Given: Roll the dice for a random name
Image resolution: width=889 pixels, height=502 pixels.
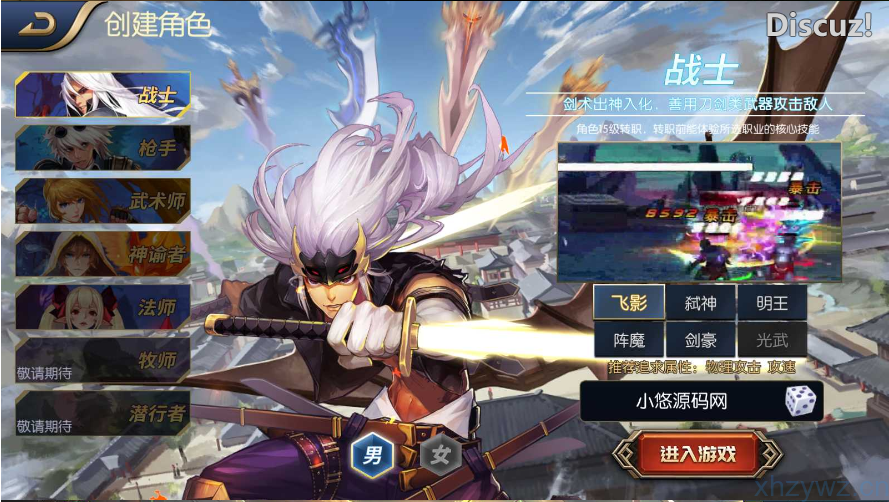Looking at the screenshot, I should tap(800, 402).
